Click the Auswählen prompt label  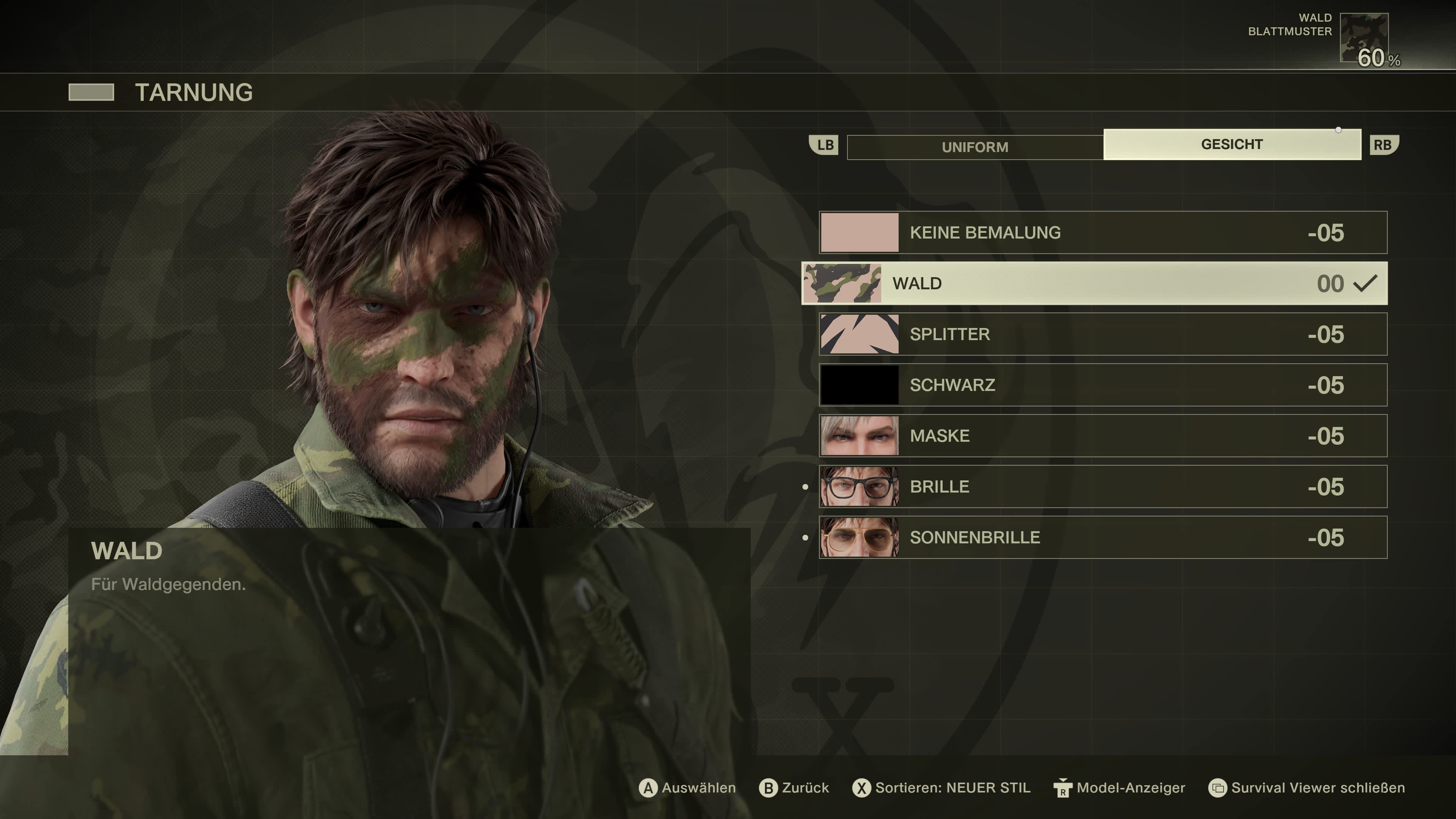(x=698, y=788)
